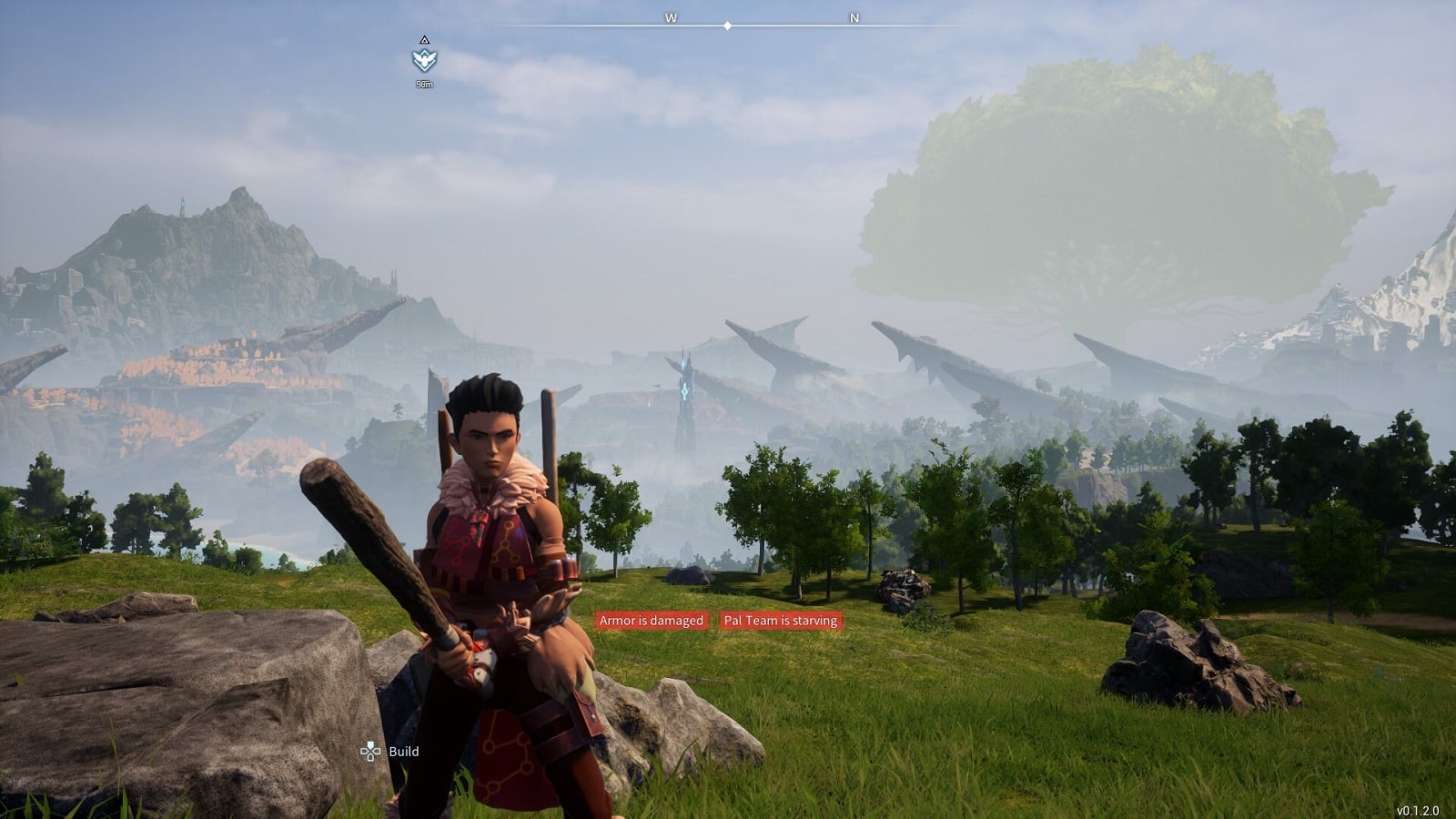The height and width of the screenshot is (819, 1456).
Task: Click the N compass marker
Action: (852, 15)
